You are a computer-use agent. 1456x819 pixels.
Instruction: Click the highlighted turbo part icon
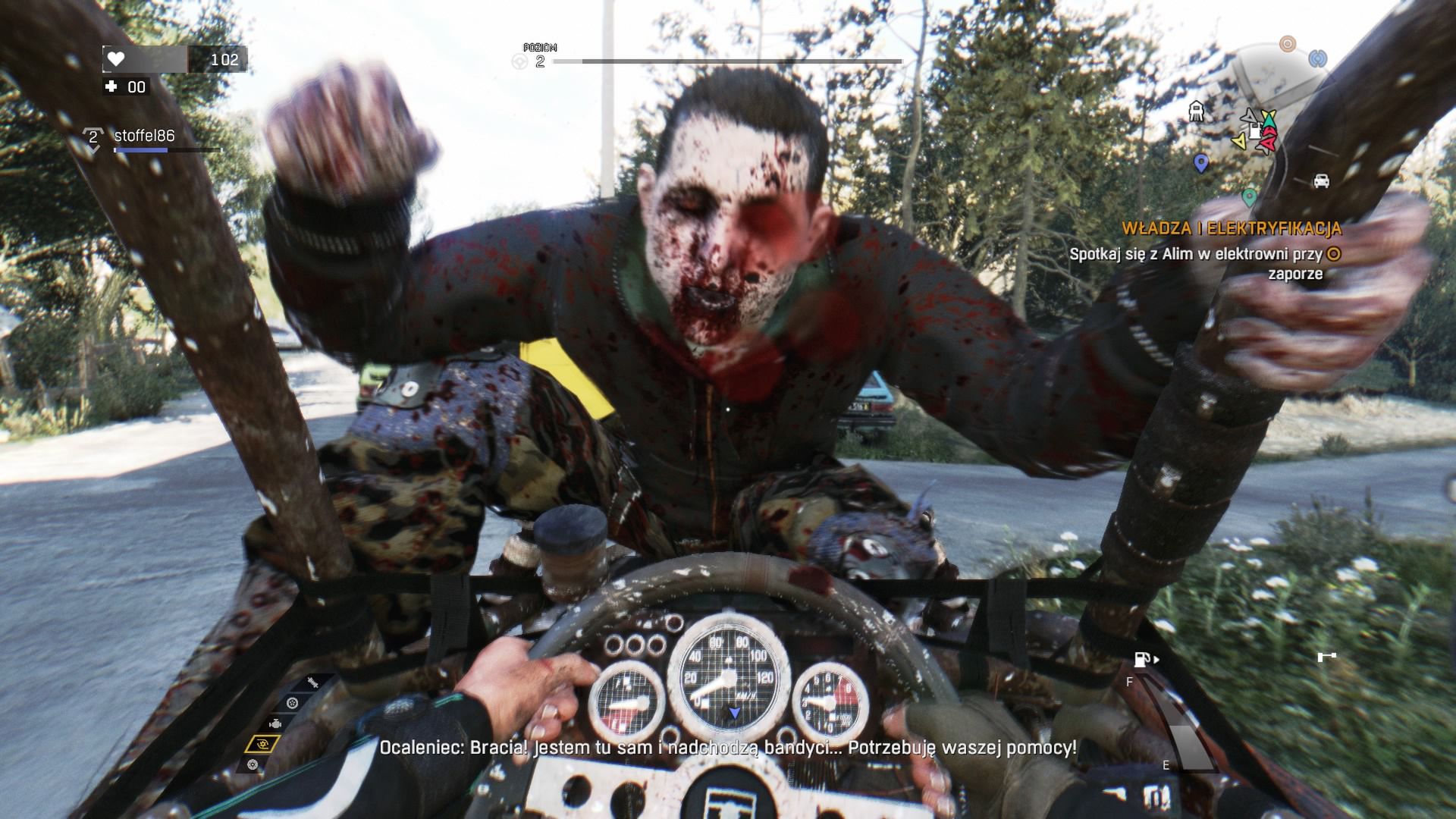coord(263,744)
